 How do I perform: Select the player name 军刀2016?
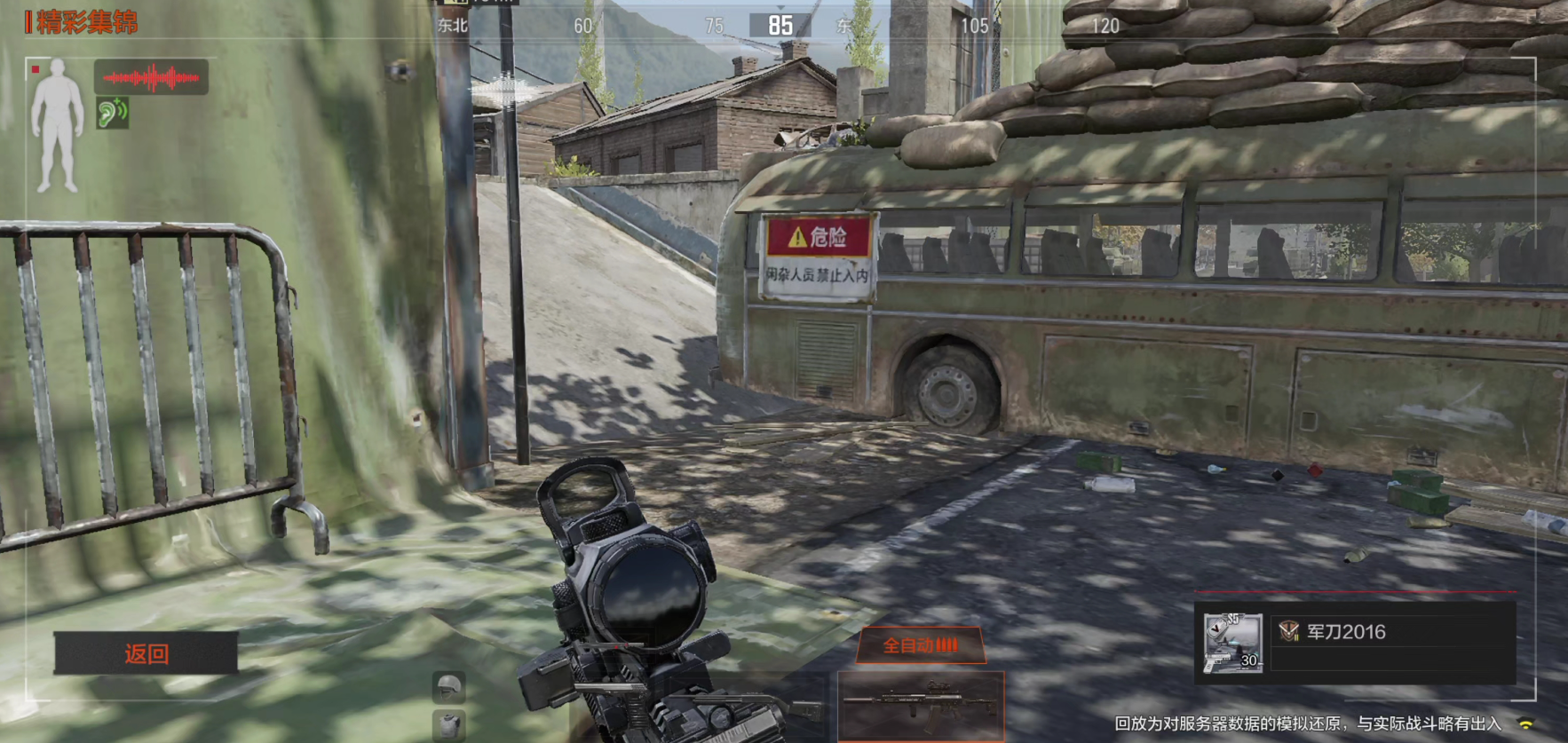(1345, 632)
